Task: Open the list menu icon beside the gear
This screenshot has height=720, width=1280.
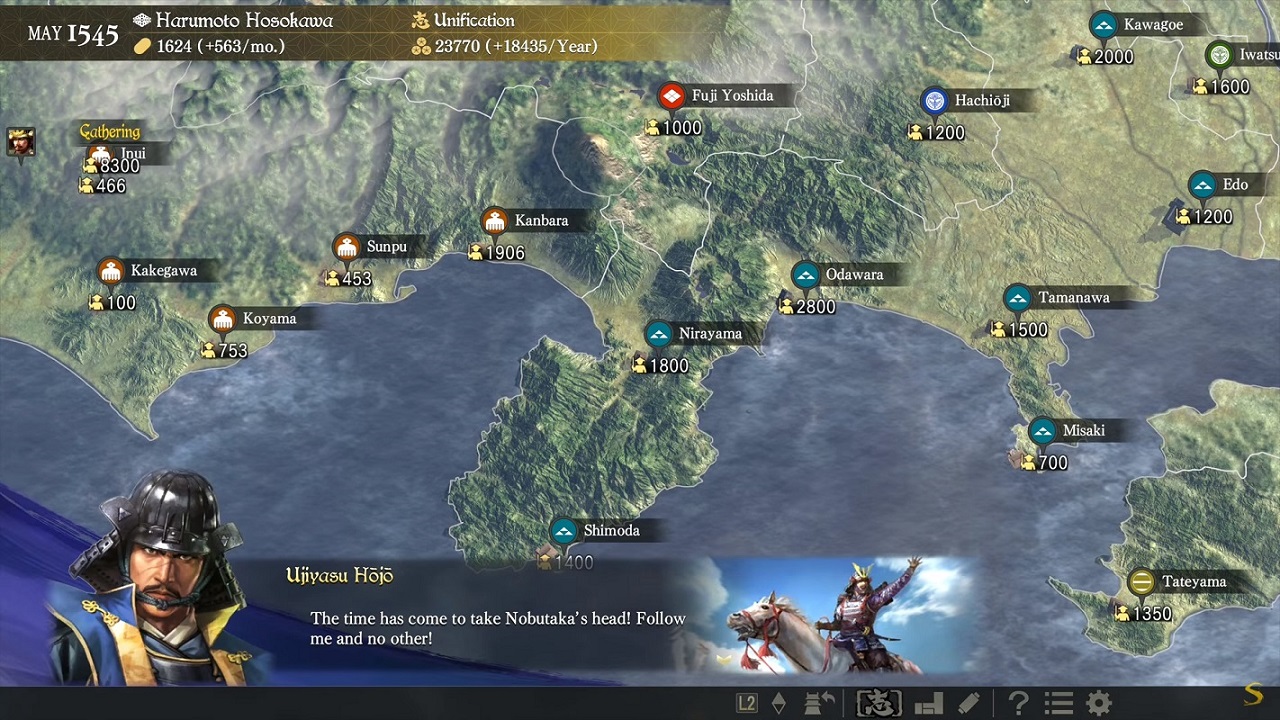Action: pos(1059,701)
